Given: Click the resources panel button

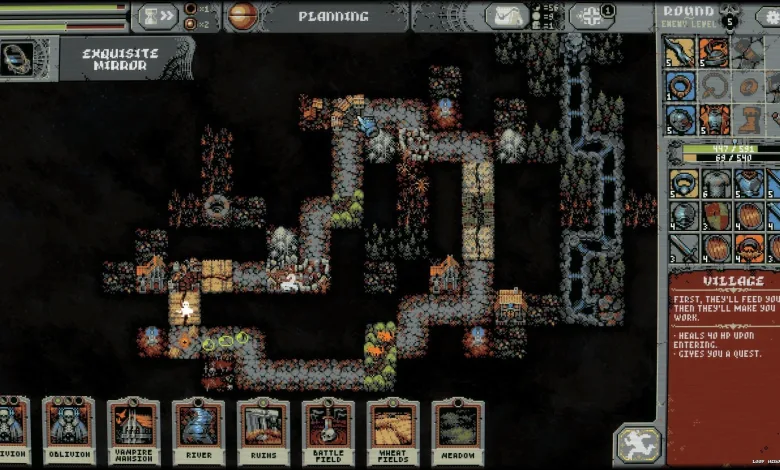Looking at the screenshot, I should 591,16.
